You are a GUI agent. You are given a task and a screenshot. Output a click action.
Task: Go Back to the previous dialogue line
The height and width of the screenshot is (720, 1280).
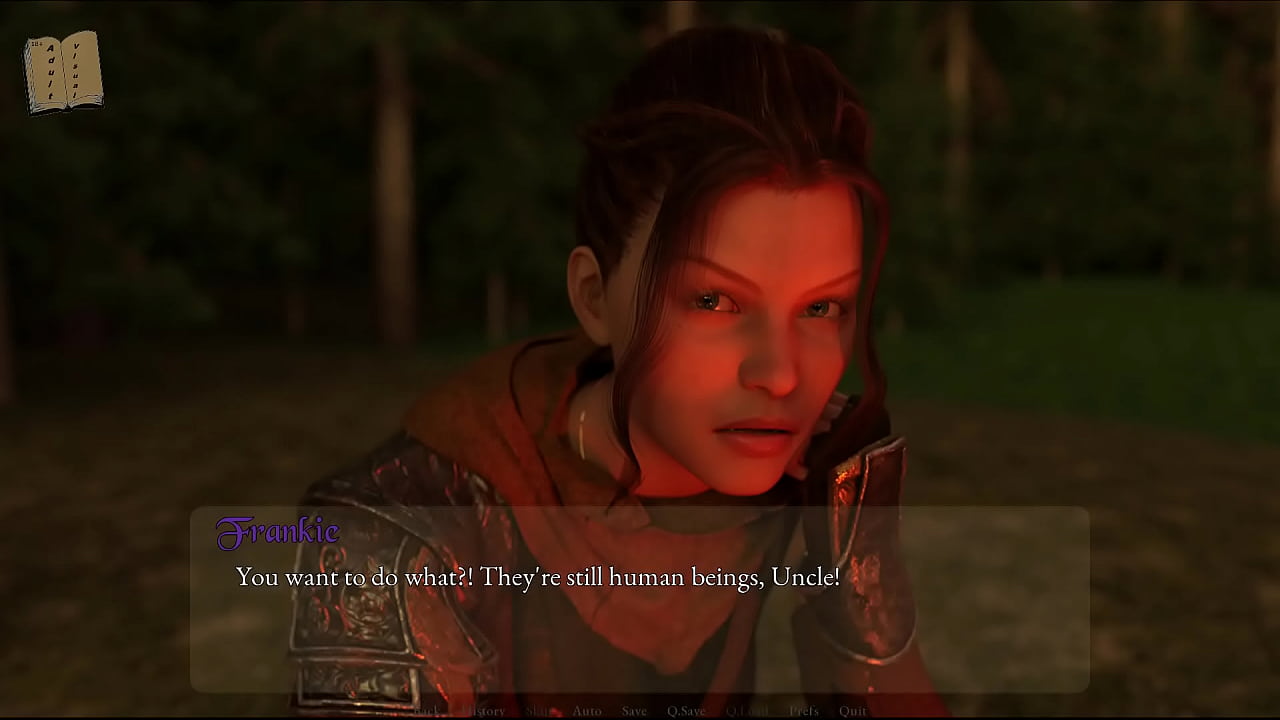click(x=427, y=711)
